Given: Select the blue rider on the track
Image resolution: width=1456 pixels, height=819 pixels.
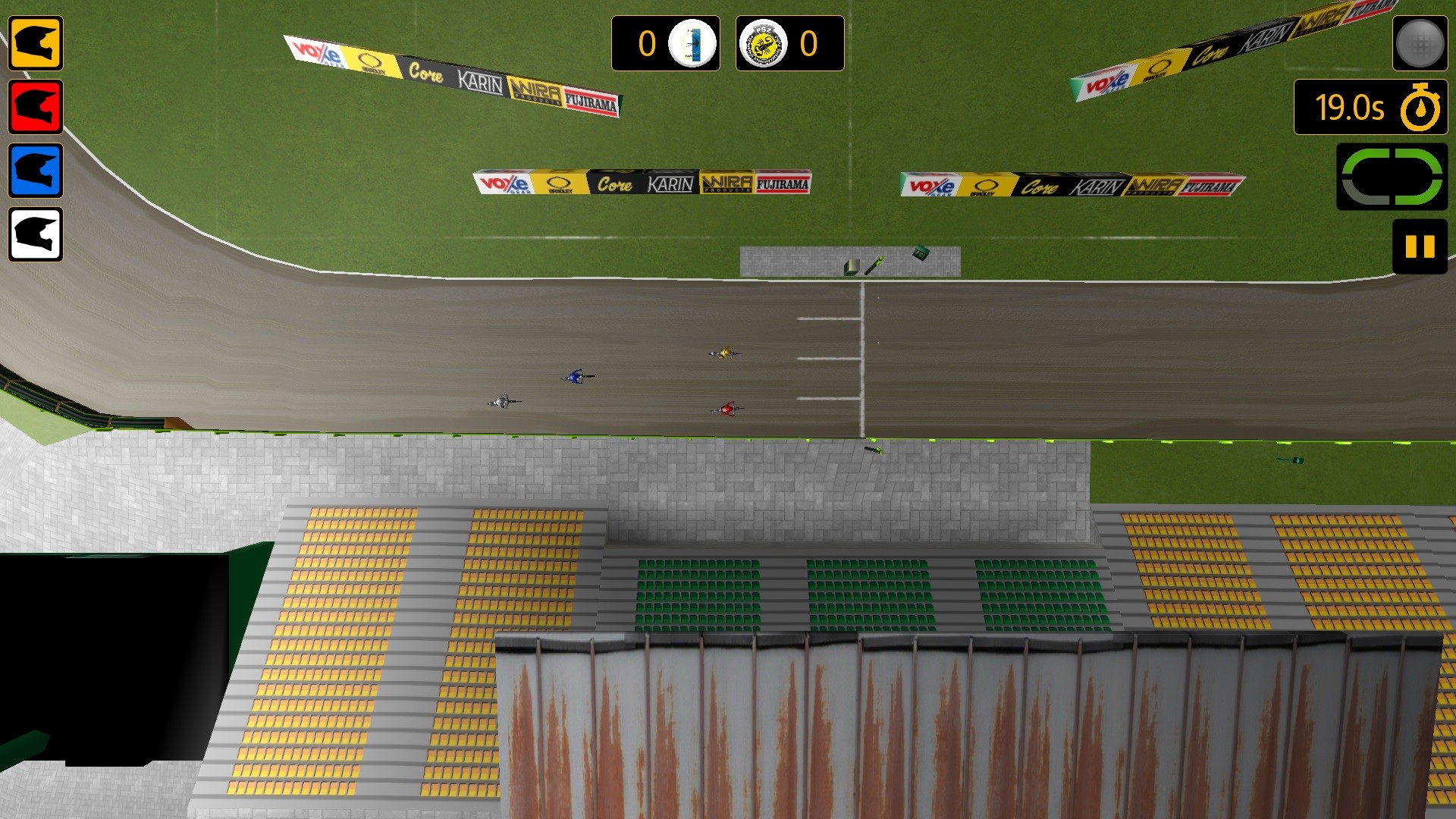Looking at the screenshot, I should pos(577,375).
